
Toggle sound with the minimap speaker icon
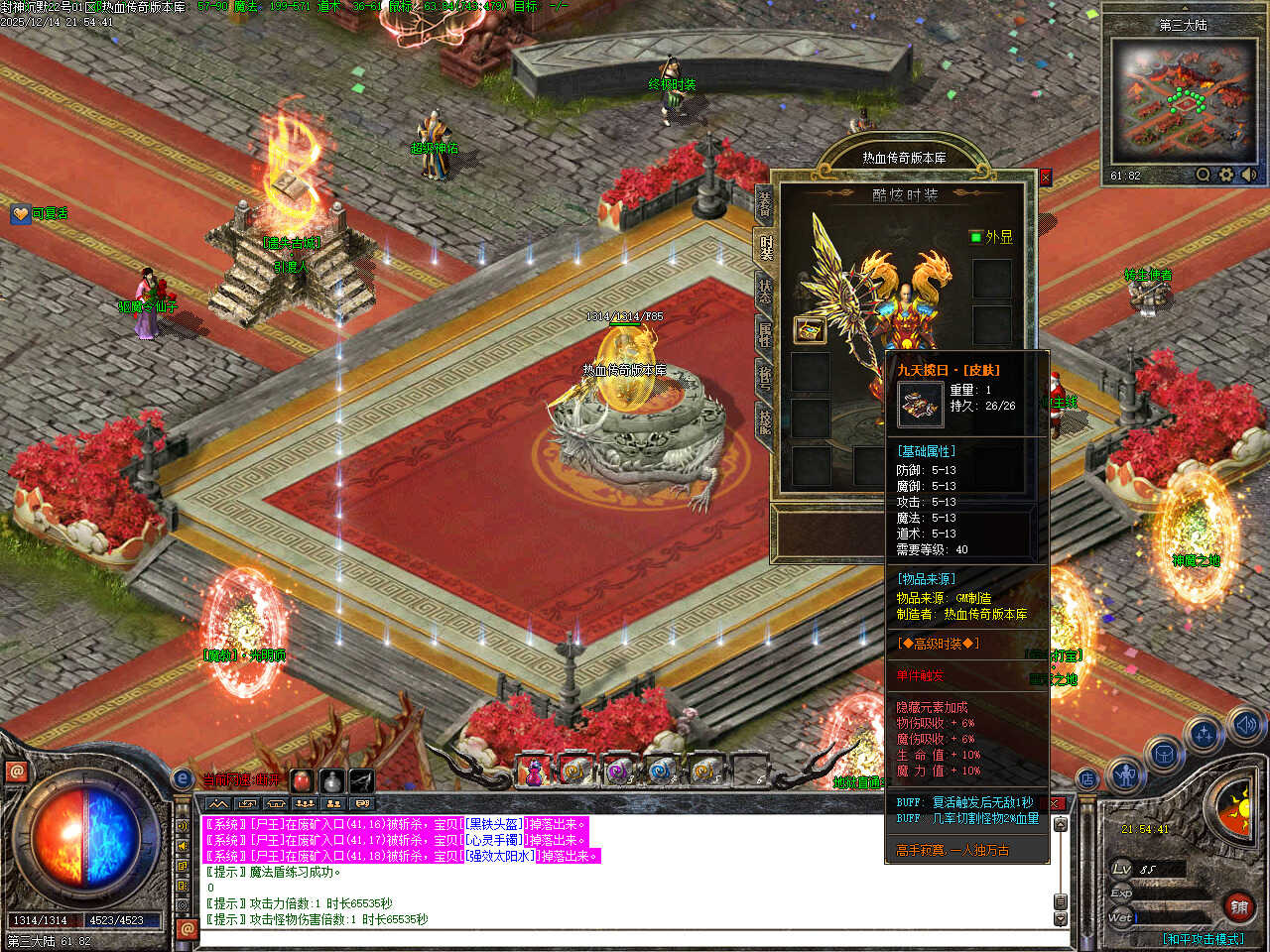(1249, 176)
